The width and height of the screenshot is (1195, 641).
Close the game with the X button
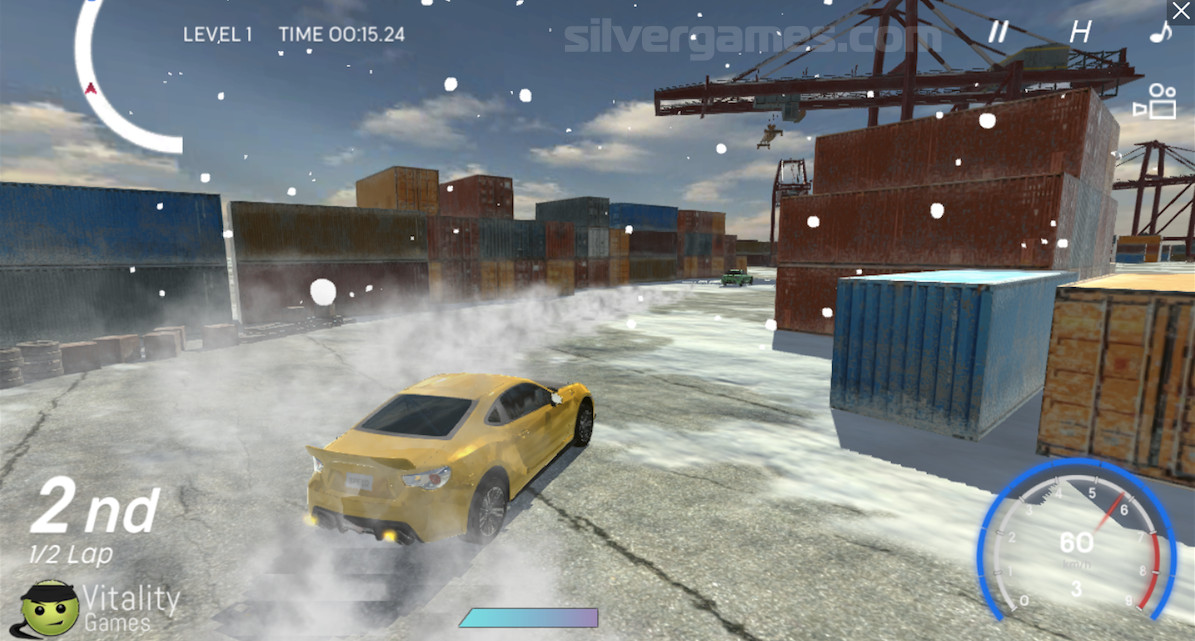pos(1181,11)
